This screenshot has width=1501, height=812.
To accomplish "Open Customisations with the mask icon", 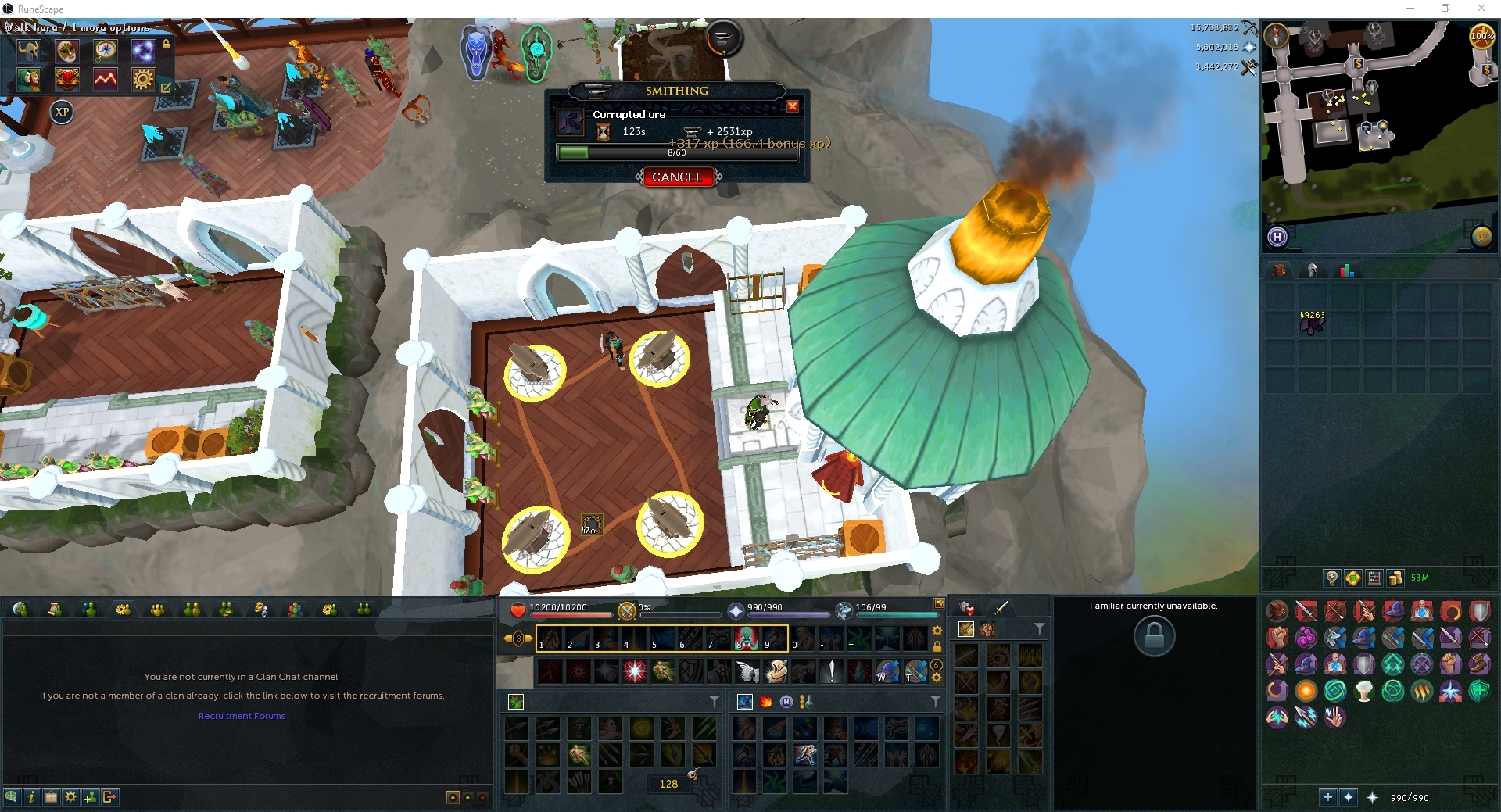I will pyautogui.click(x=67, y=52).
